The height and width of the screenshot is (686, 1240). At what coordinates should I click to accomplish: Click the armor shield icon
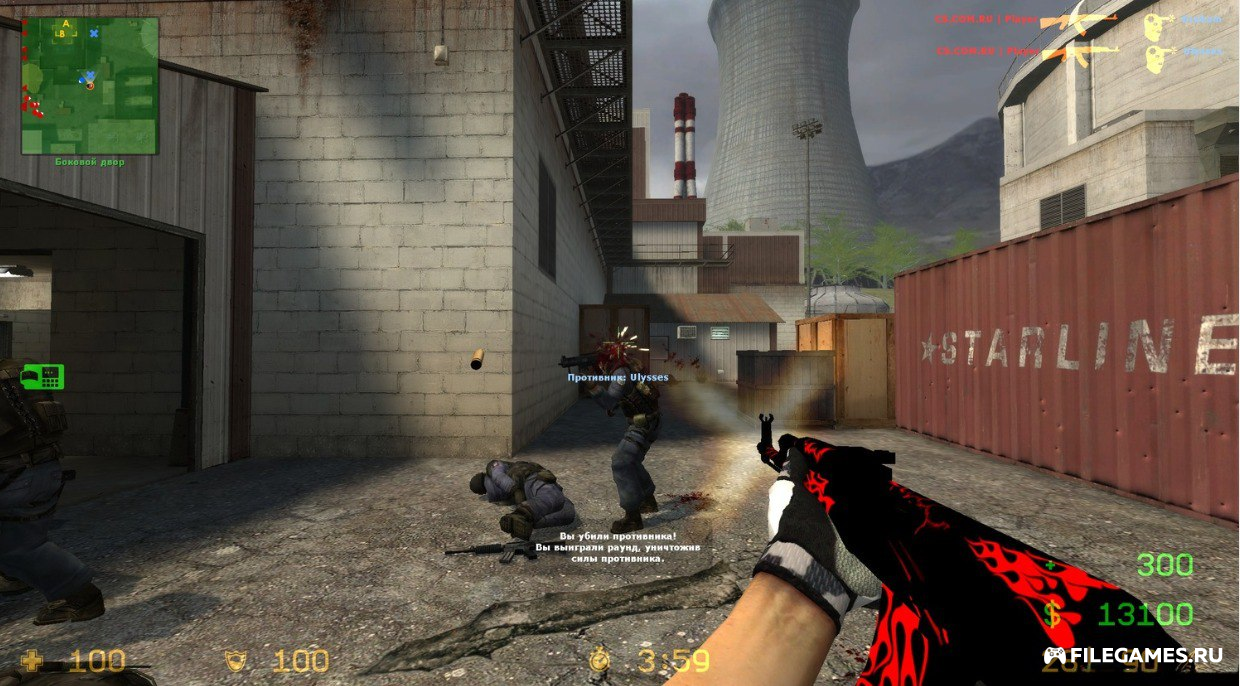[x=235, y=660]
